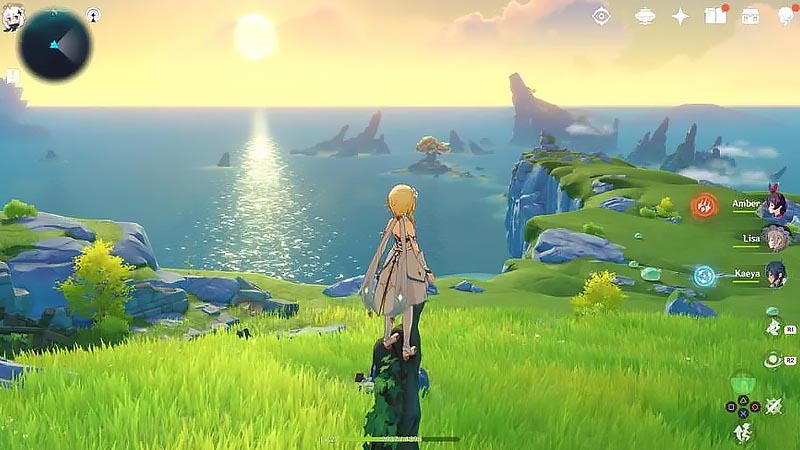Open the Paimon menu
The image size is (800, 450).
pyautogui.click(x=13, y=16)
